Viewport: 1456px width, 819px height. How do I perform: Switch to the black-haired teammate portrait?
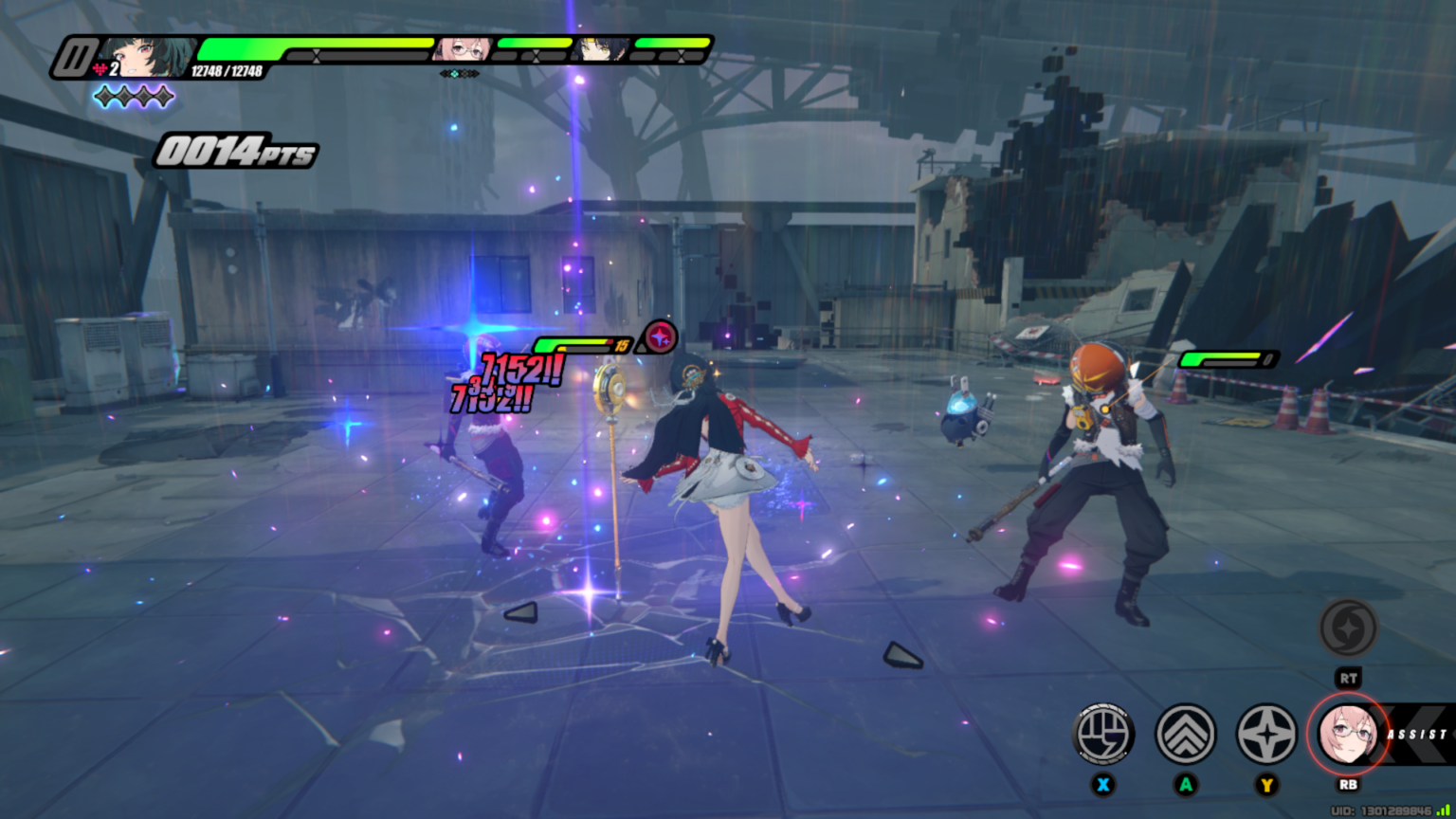tap(599, 49)
